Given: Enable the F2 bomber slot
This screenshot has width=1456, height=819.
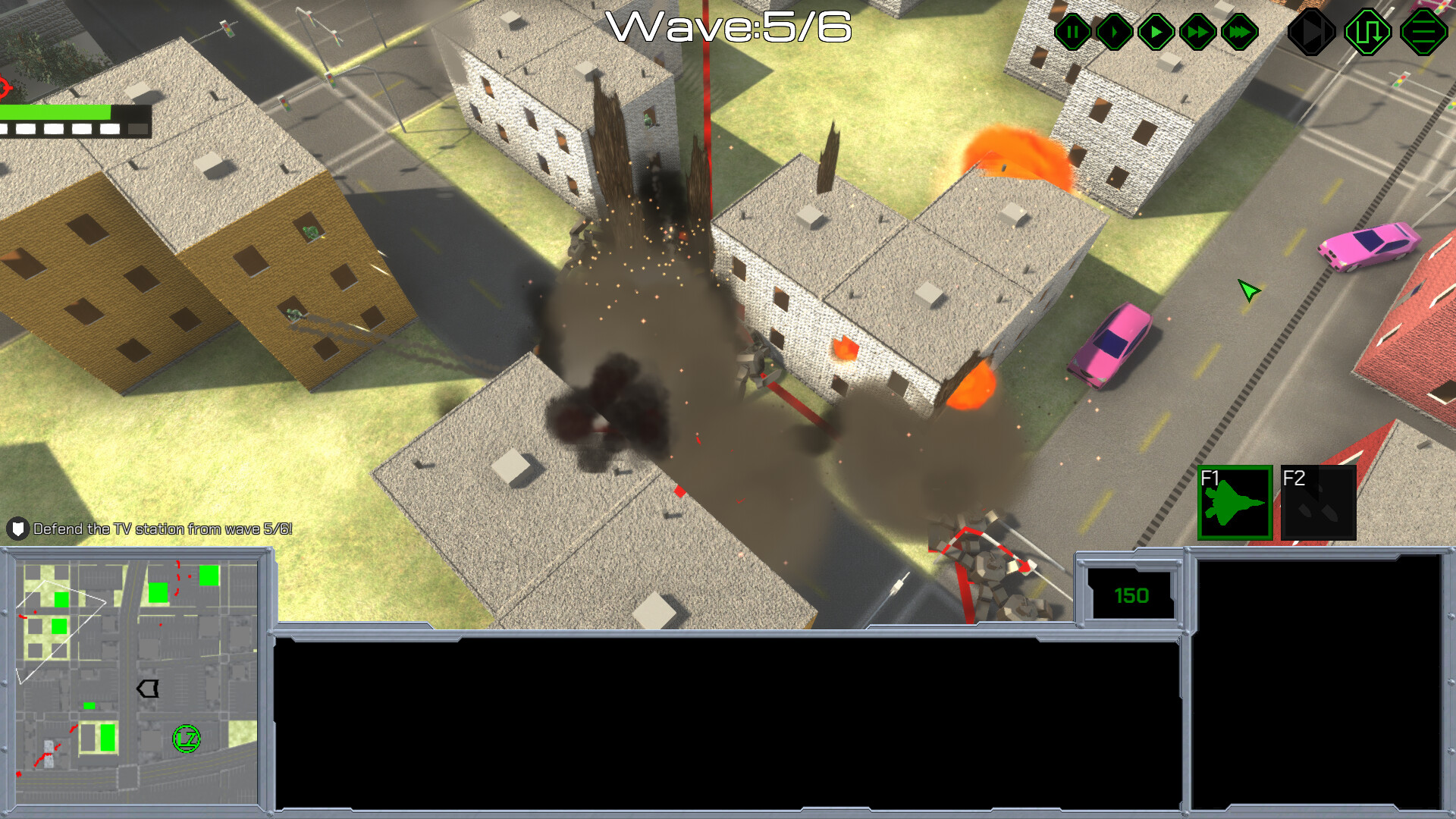Looking at the screenshot, I should pyautogui.click(x=1318, y=503).
